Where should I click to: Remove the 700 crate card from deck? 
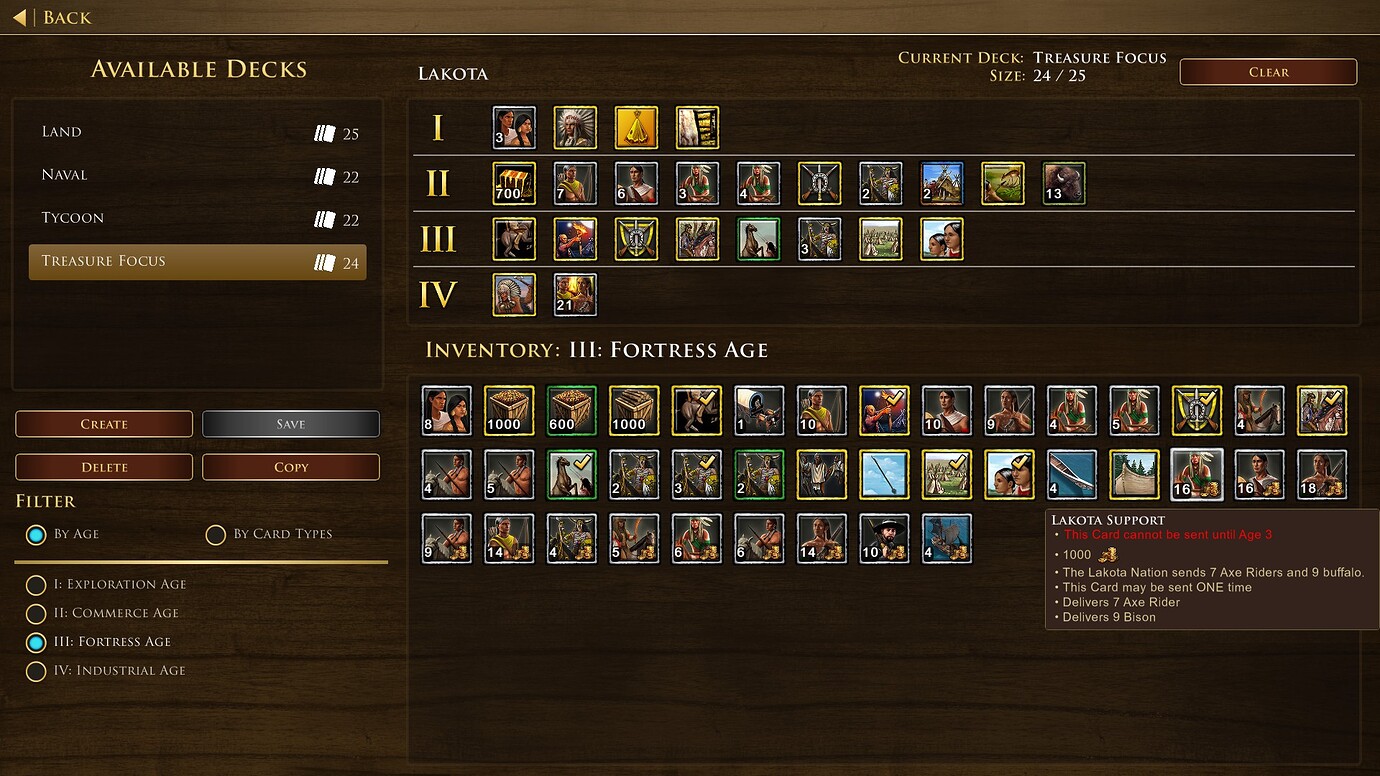click(x=515, y=184)
